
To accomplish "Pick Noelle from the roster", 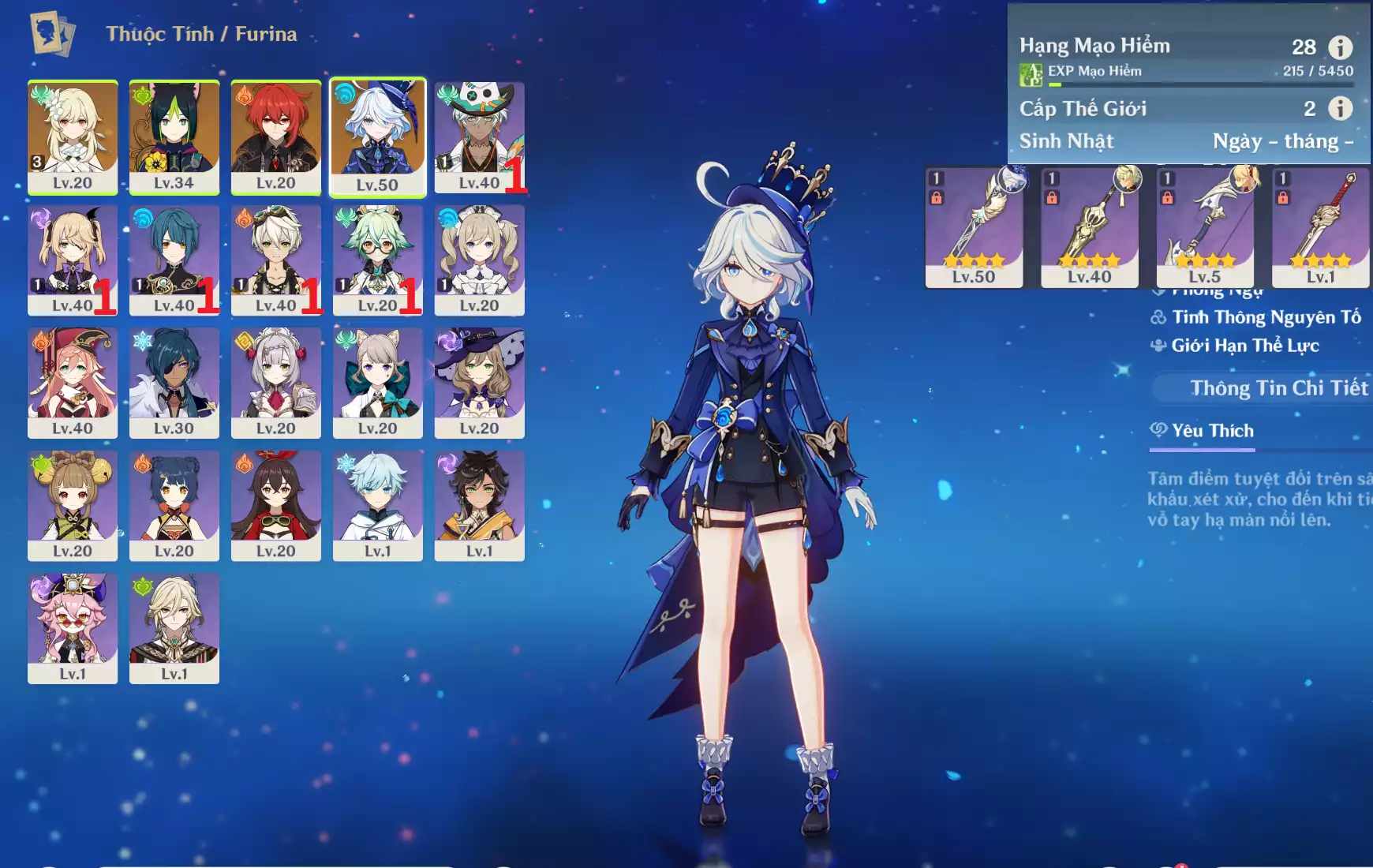I will (x=275, y=381).
